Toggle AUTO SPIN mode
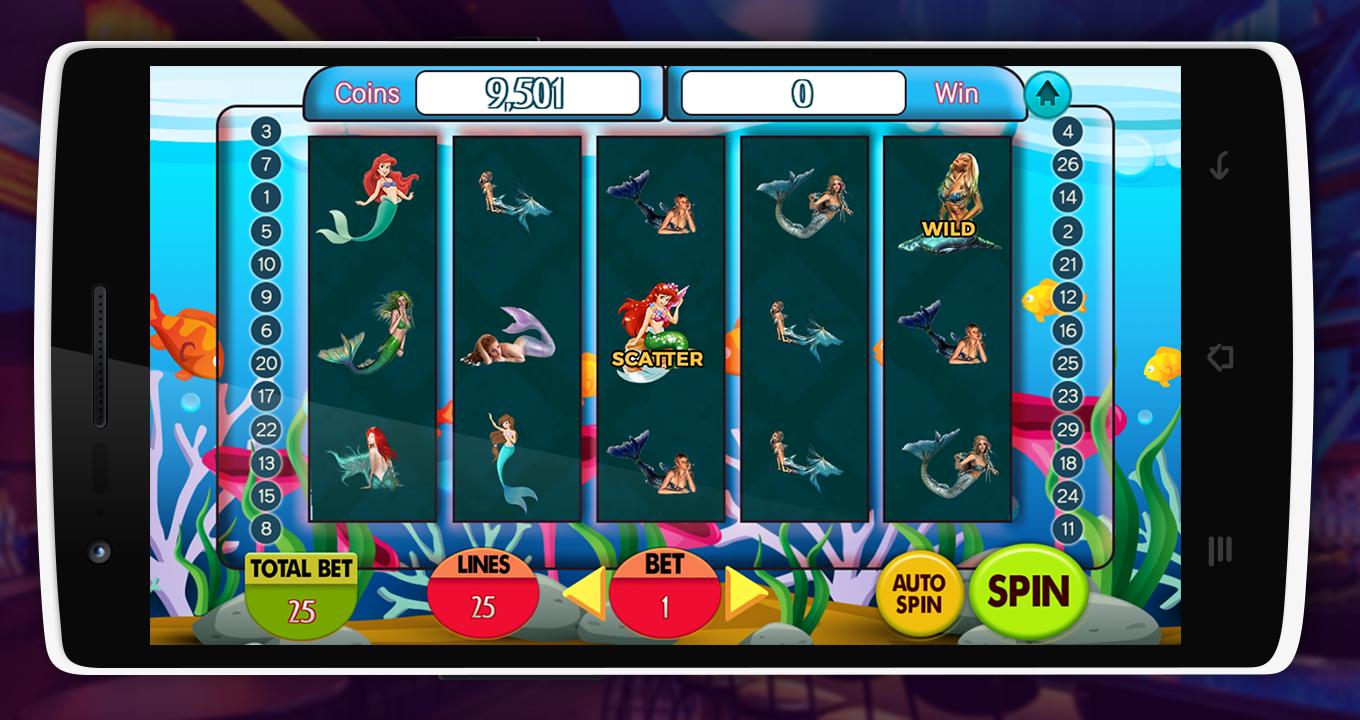The width and height of the screenshot is (1360, 720). (x=921, y=594)
